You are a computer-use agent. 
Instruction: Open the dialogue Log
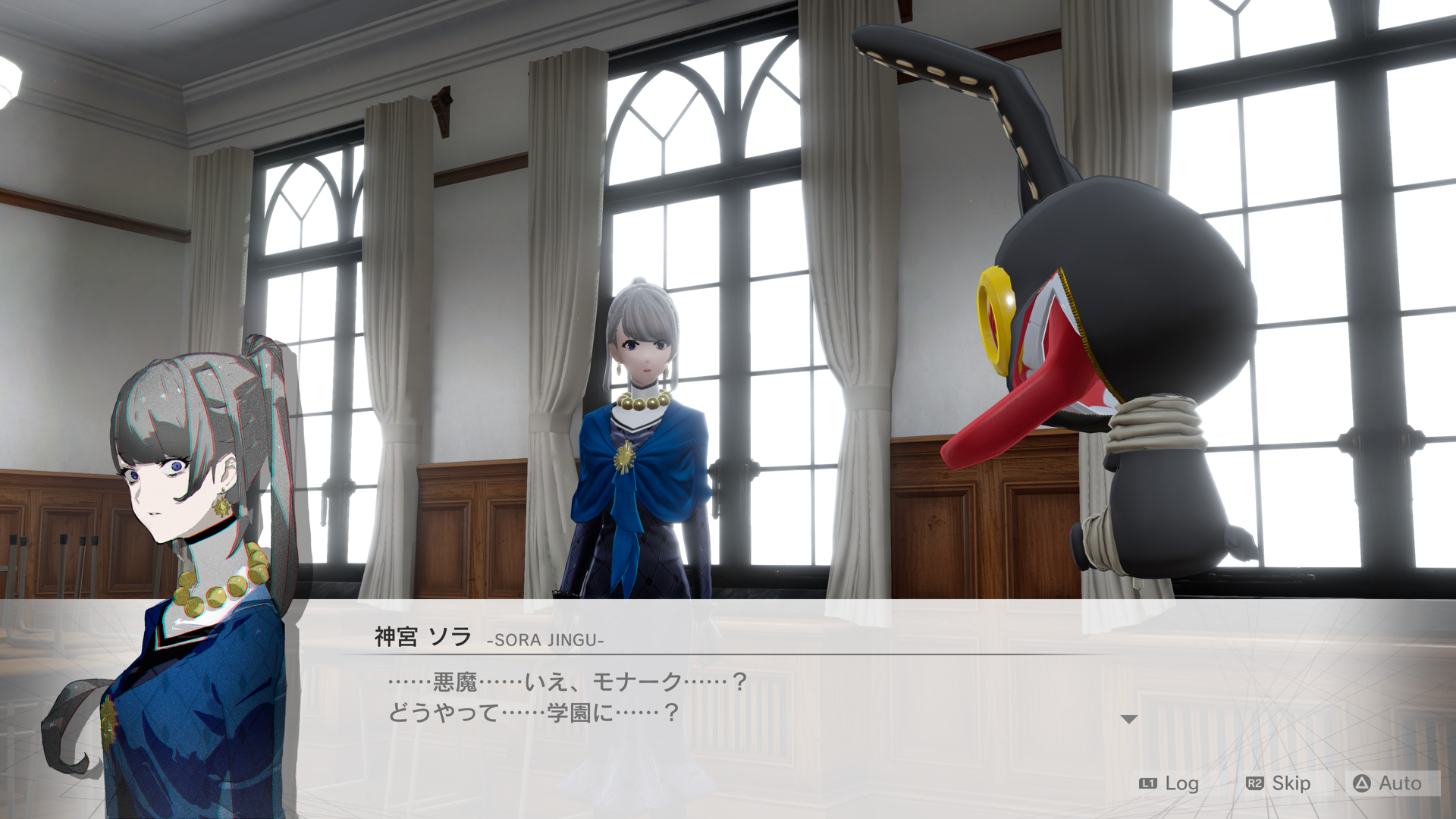pos(1169,783)
